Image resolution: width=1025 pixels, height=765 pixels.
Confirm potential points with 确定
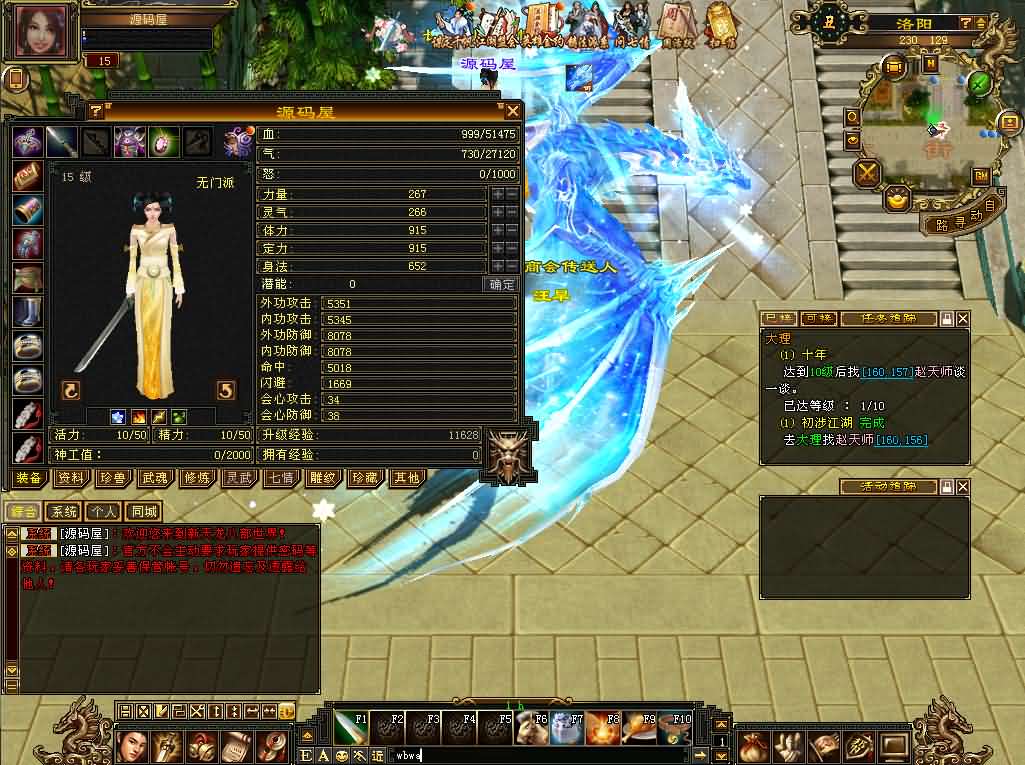[501, 284]
